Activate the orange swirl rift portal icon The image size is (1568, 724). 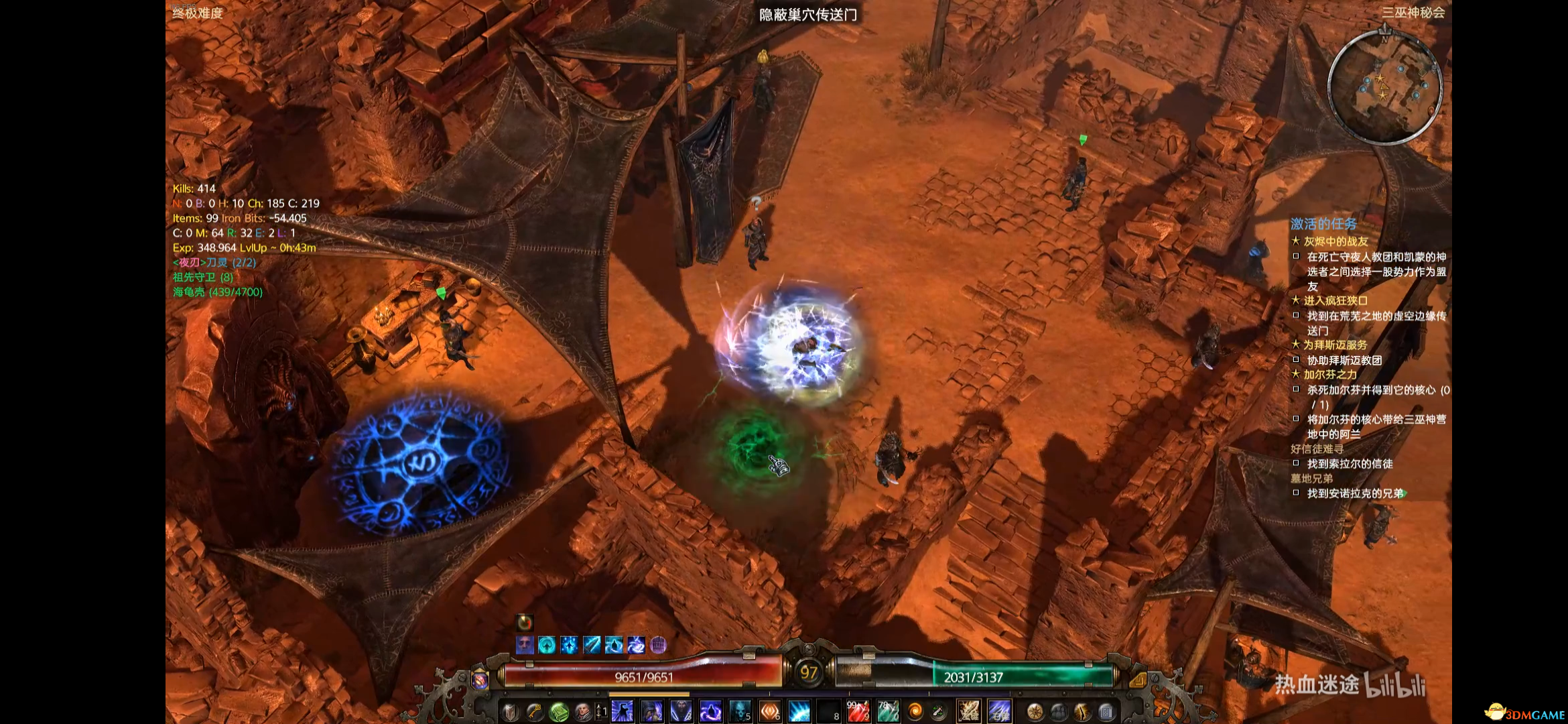[x=915, y=711]
